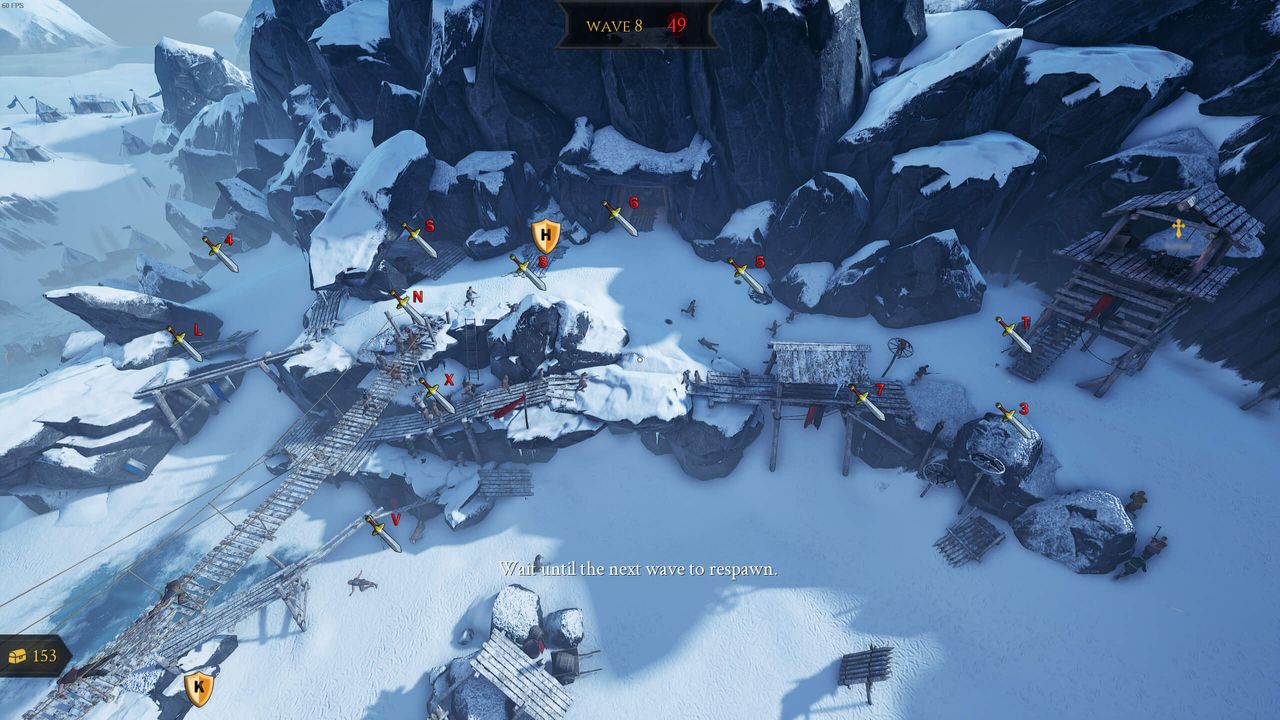Click the sword marker labeled V
1280x720 pixels.
383,533
